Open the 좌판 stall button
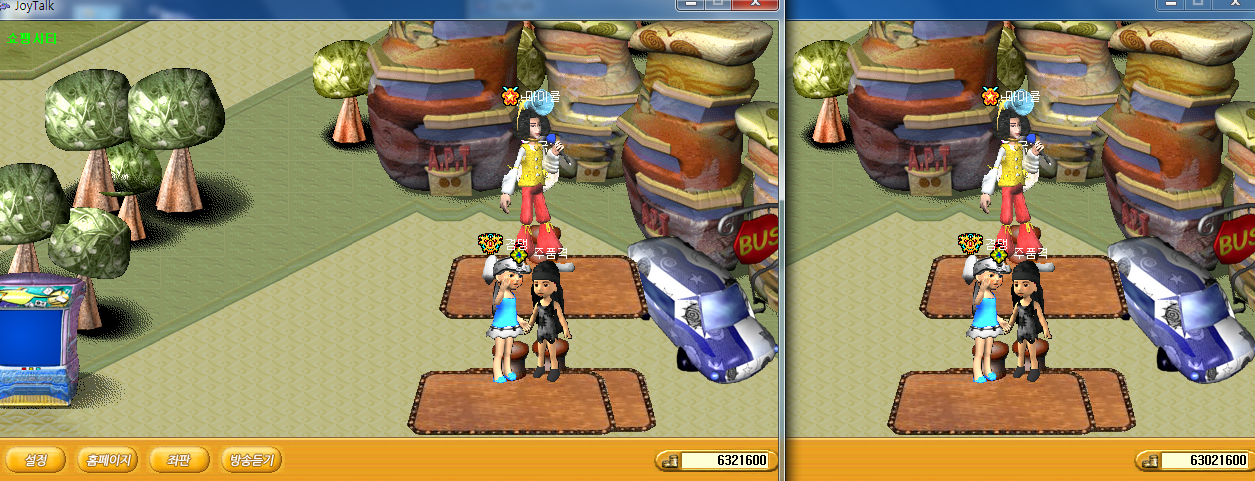 179,460
